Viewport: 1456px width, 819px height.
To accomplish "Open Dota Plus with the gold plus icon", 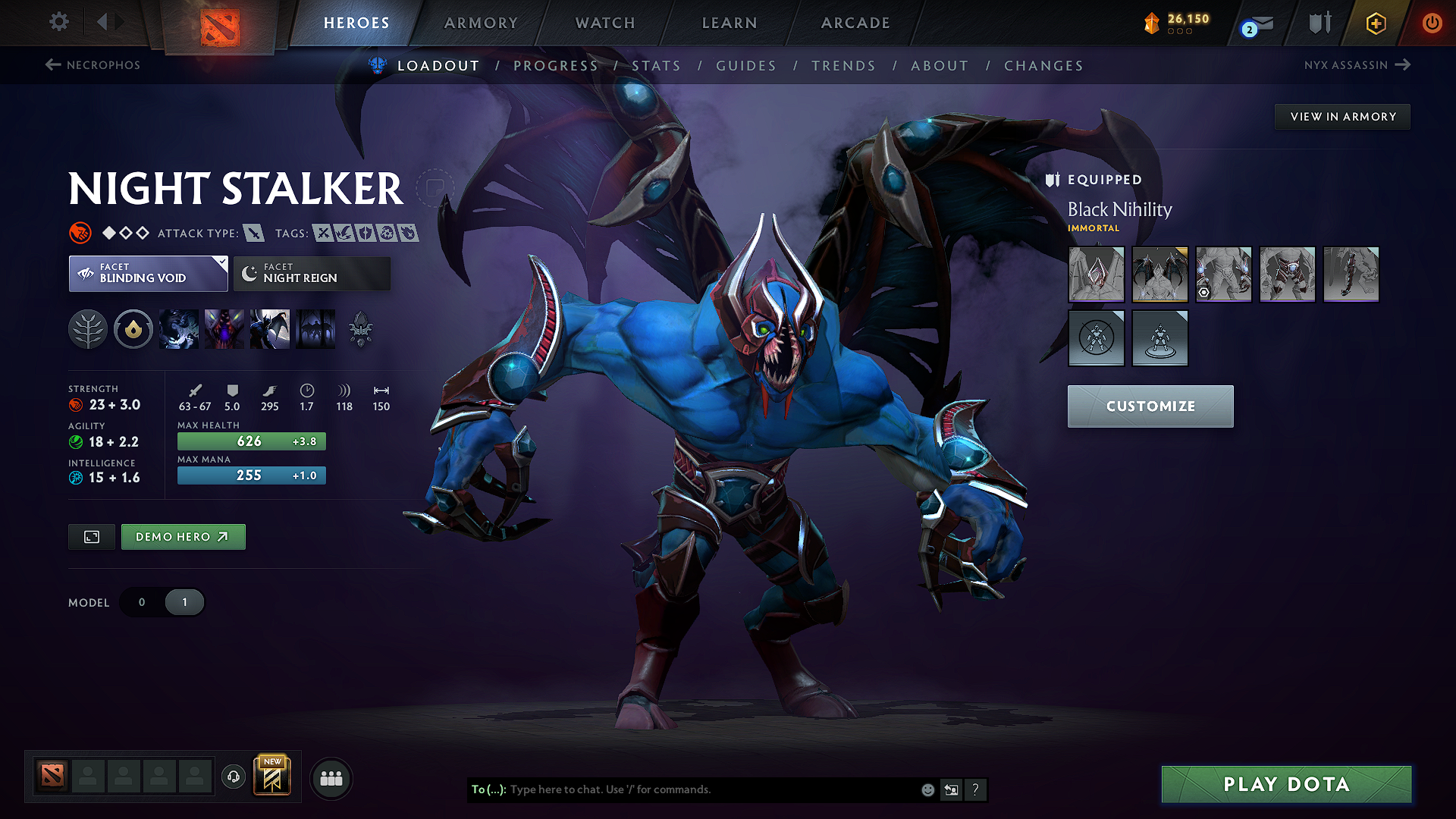I will [x=1375, y=23].
